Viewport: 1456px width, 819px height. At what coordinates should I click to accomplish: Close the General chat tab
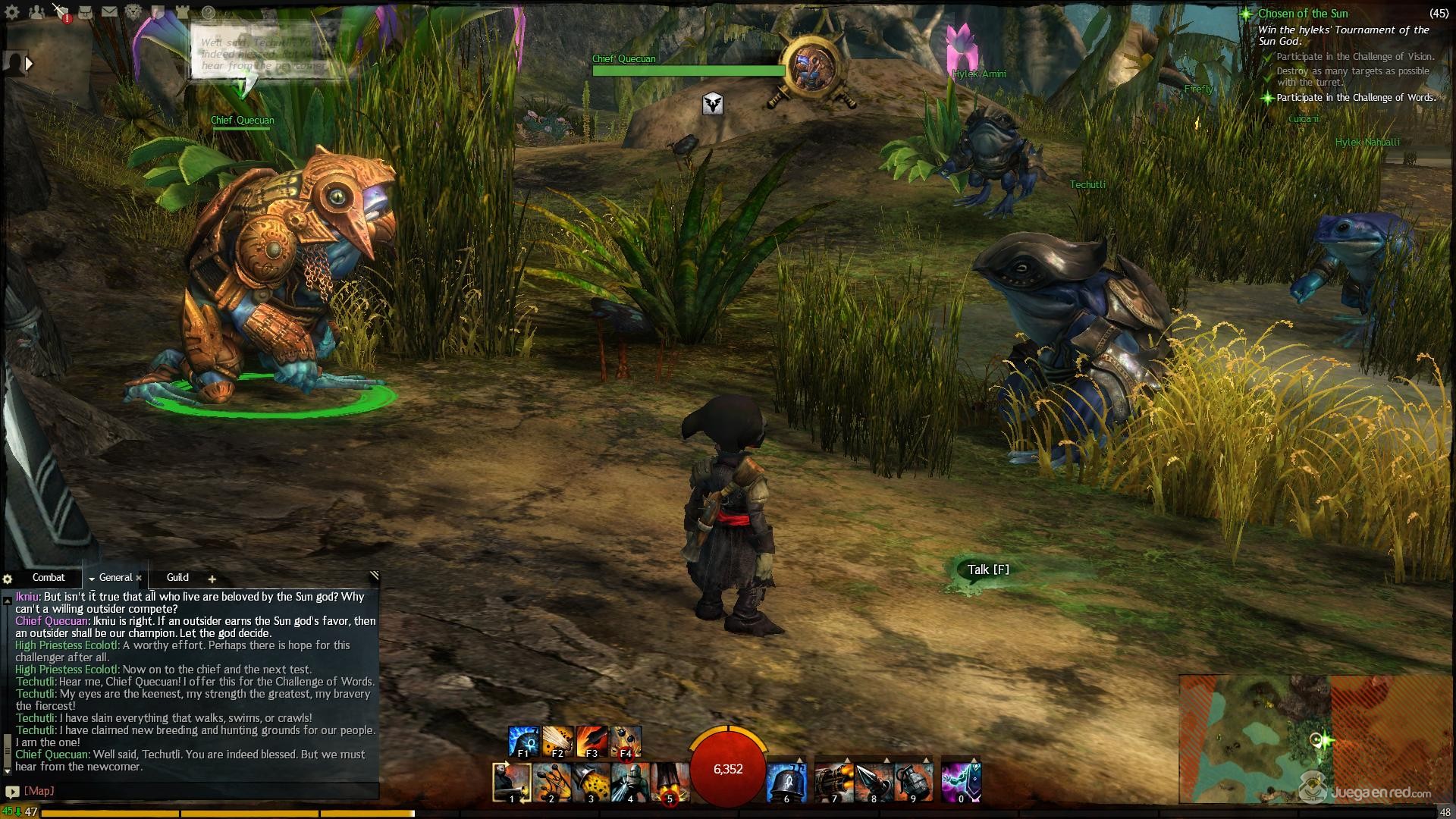coord(139,579)
